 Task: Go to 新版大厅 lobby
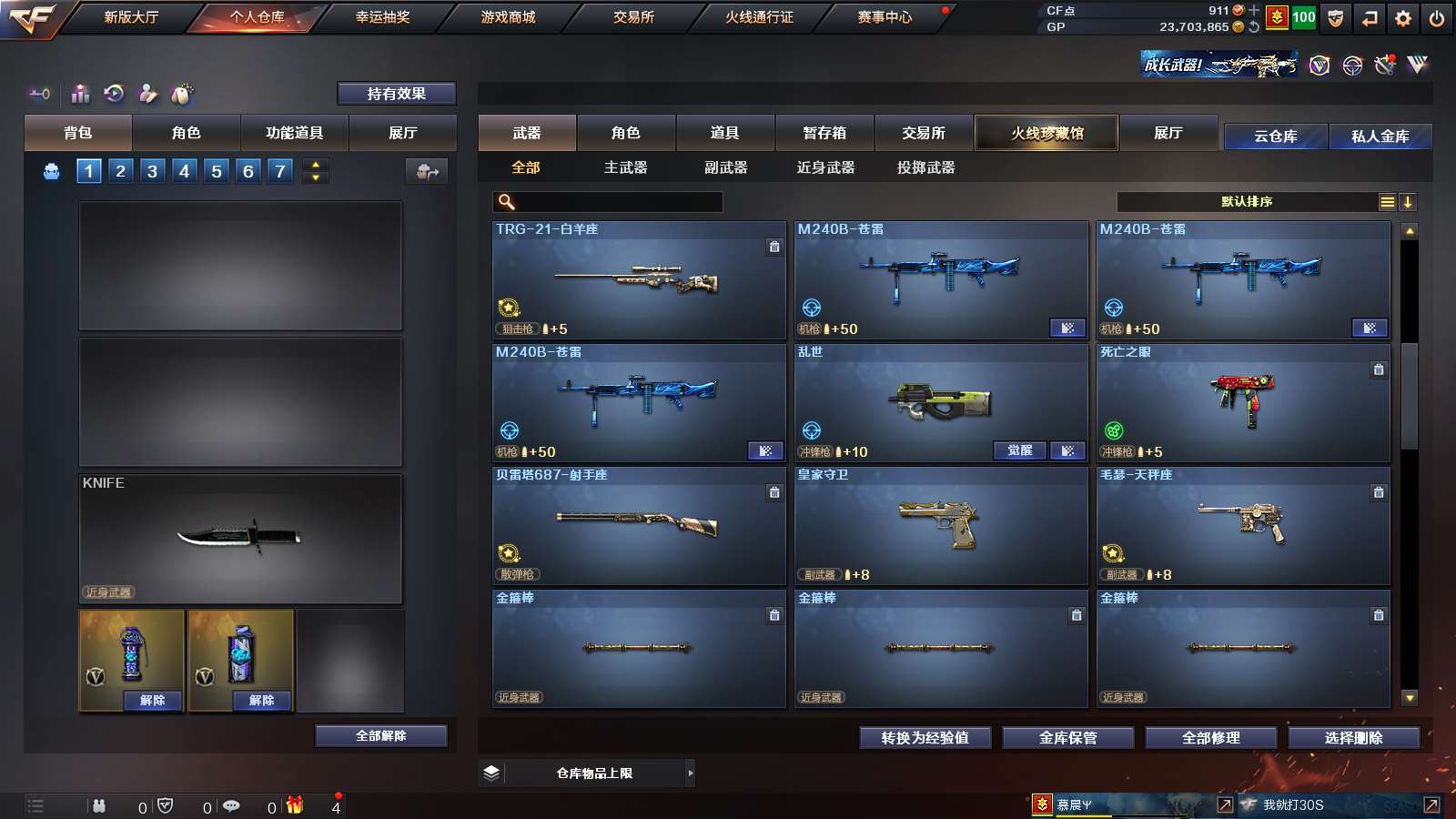click(131, 17)
